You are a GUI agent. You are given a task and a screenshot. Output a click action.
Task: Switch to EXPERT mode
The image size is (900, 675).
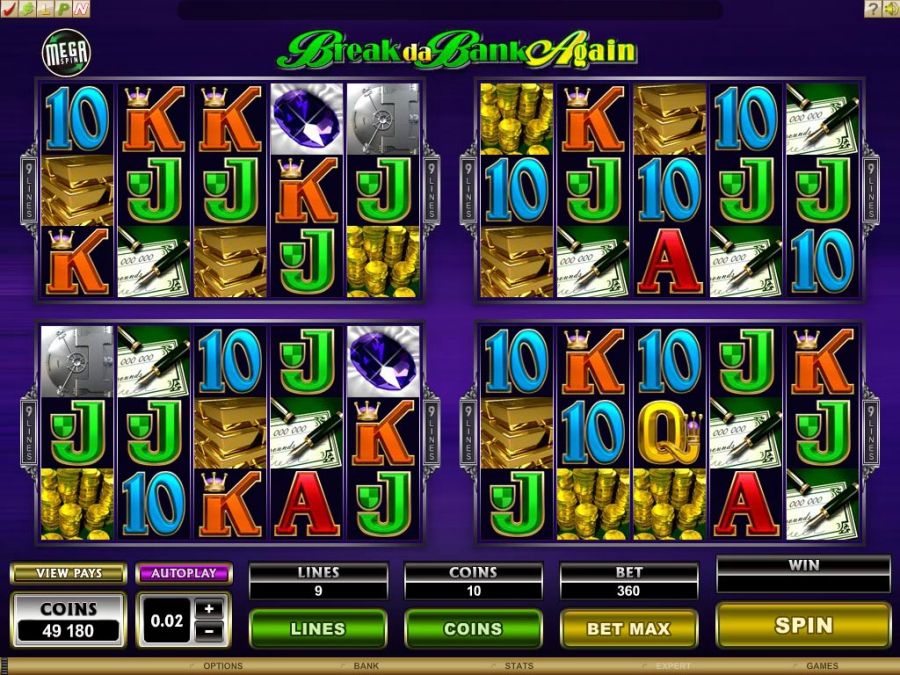click(673, 666)
